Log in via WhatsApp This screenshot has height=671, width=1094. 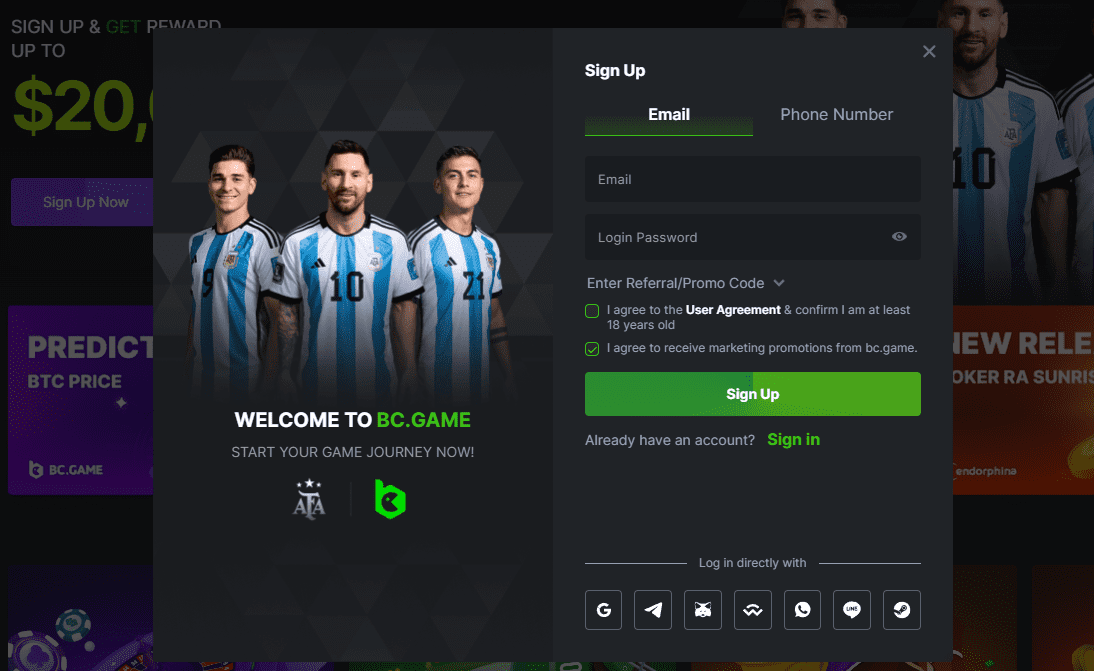point(802,610)
